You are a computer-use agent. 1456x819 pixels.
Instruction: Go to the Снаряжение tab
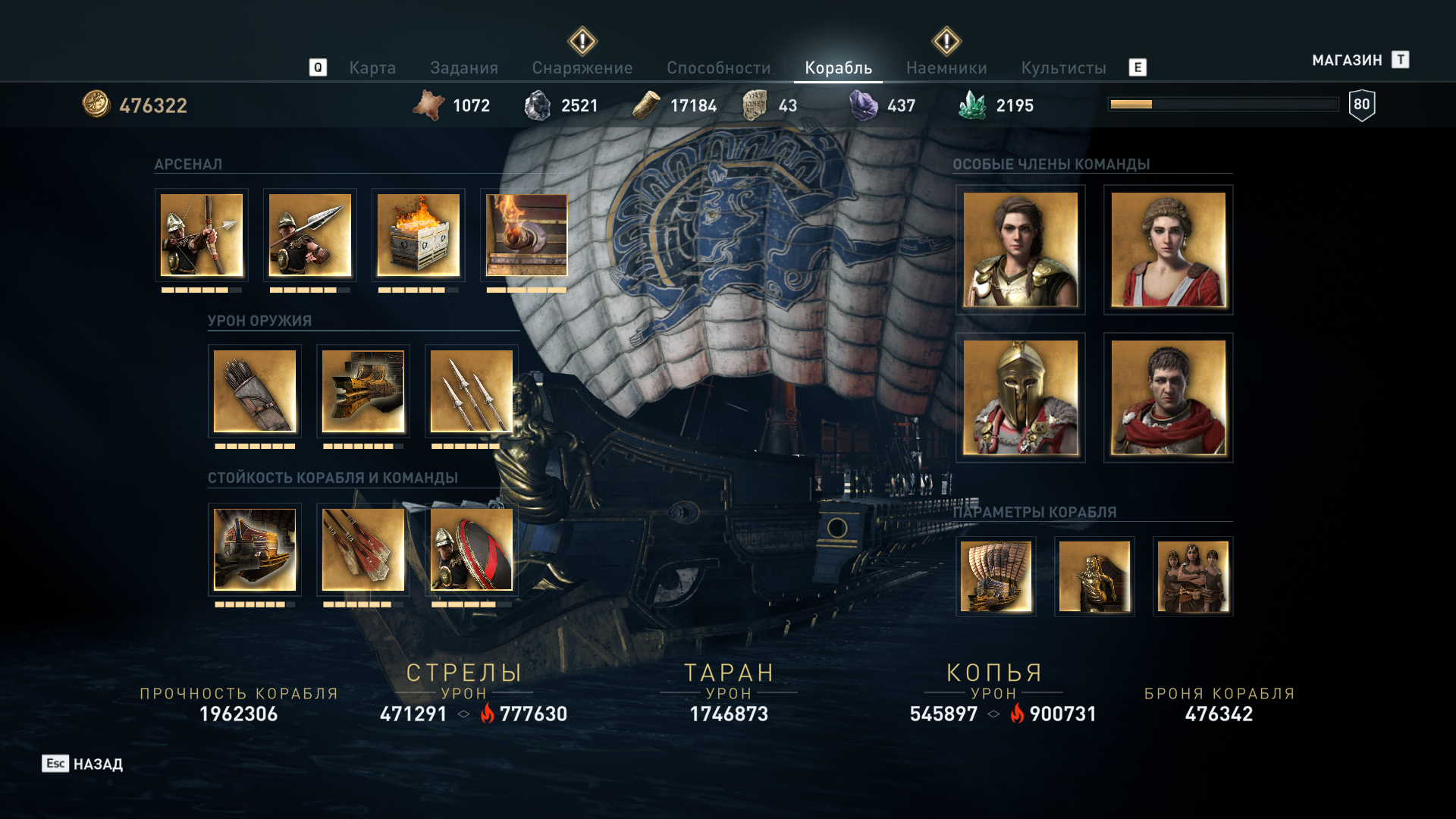click(582, 68)
